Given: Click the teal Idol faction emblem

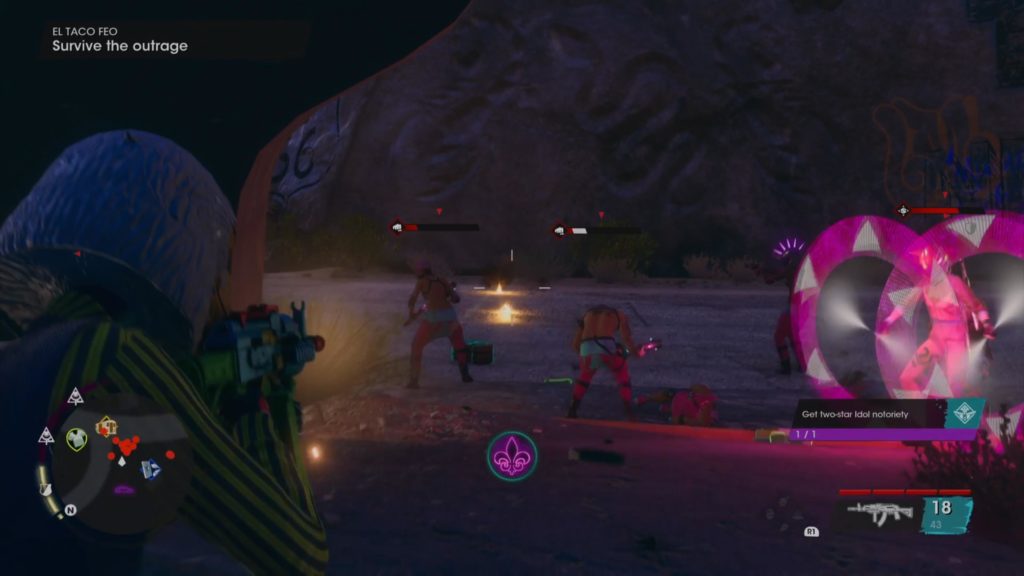Looking at the screenshot, I should point(965,412).
